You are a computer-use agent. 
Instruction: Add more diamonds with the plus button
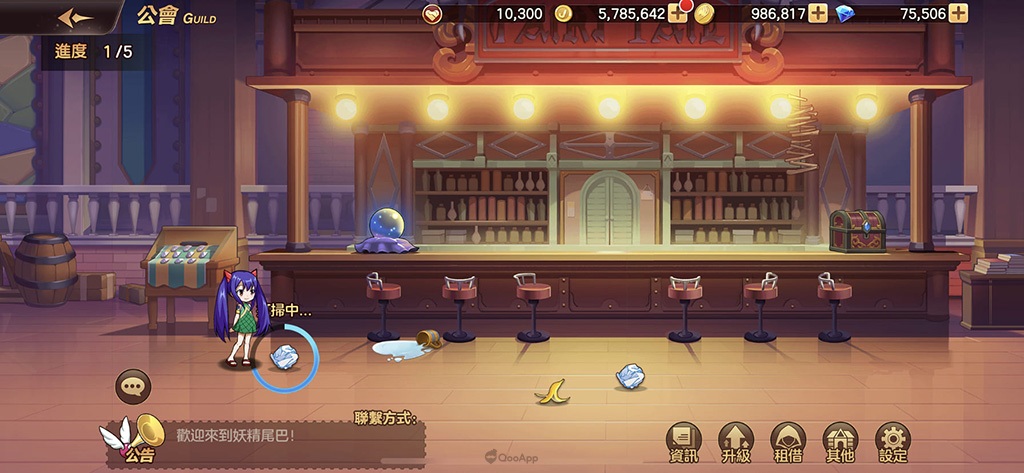959,13
